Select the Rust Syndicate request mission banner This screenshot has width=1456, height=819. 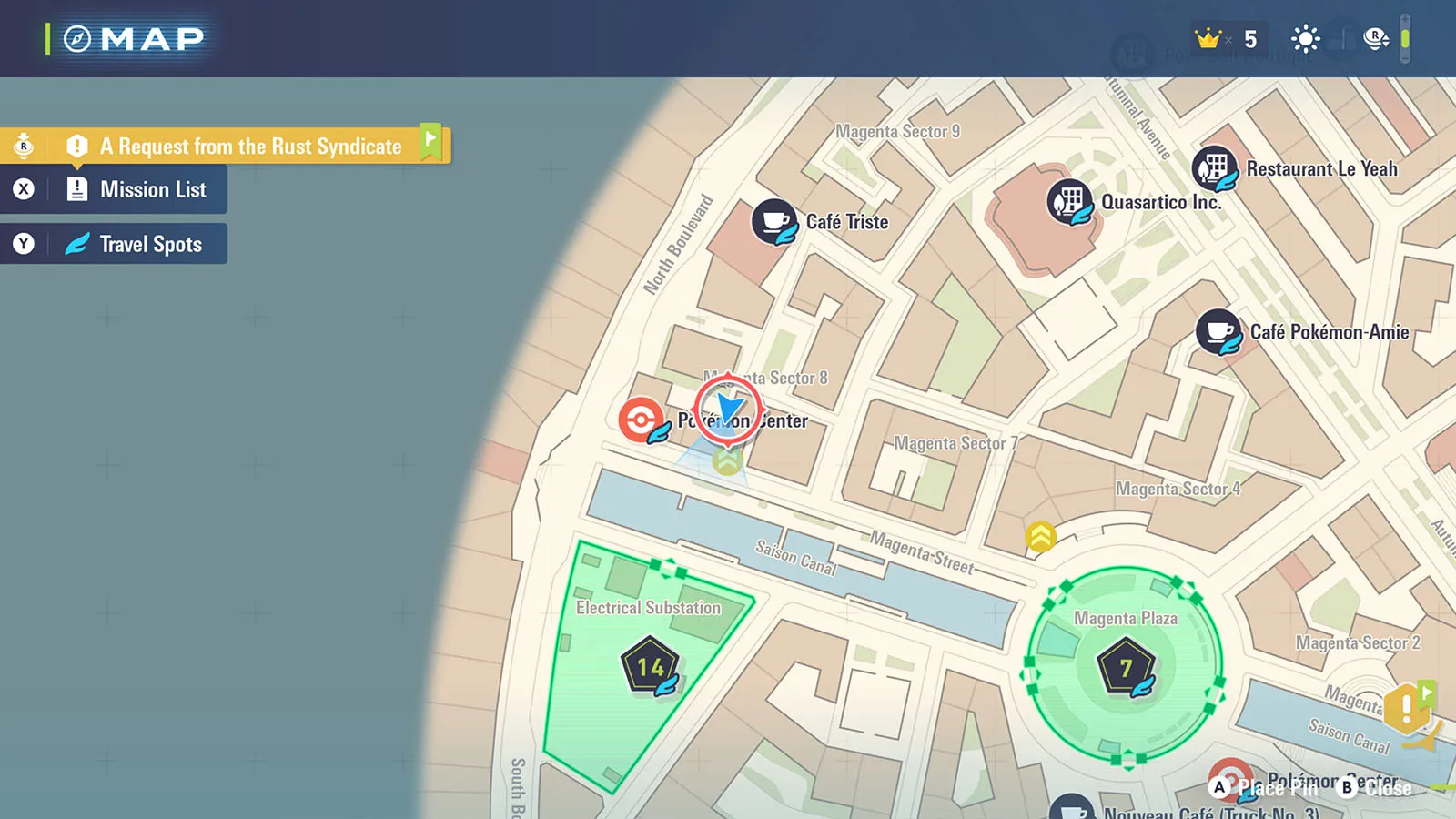pos(250,147)
